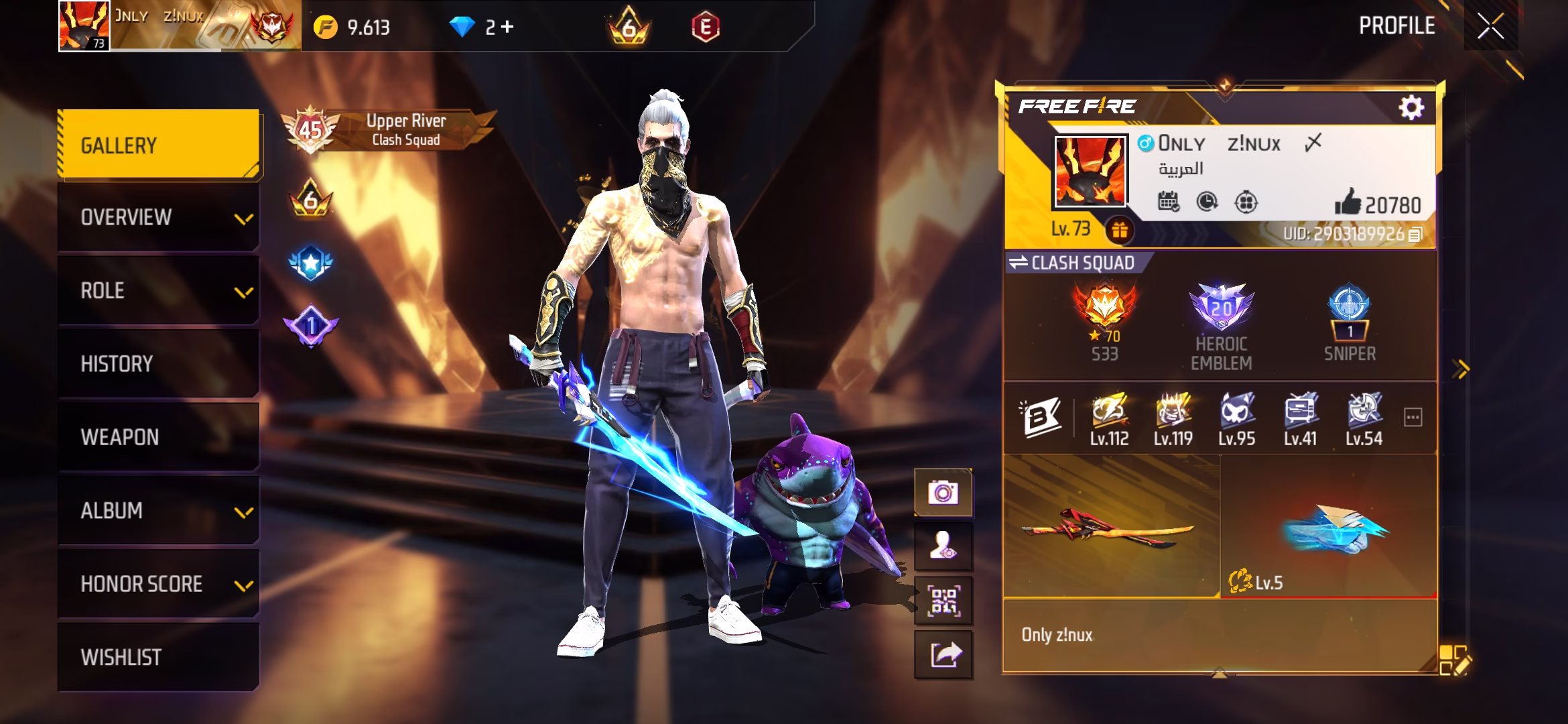
Task: Expand the Overview menu entry
Action: click(x=159, y=218)
